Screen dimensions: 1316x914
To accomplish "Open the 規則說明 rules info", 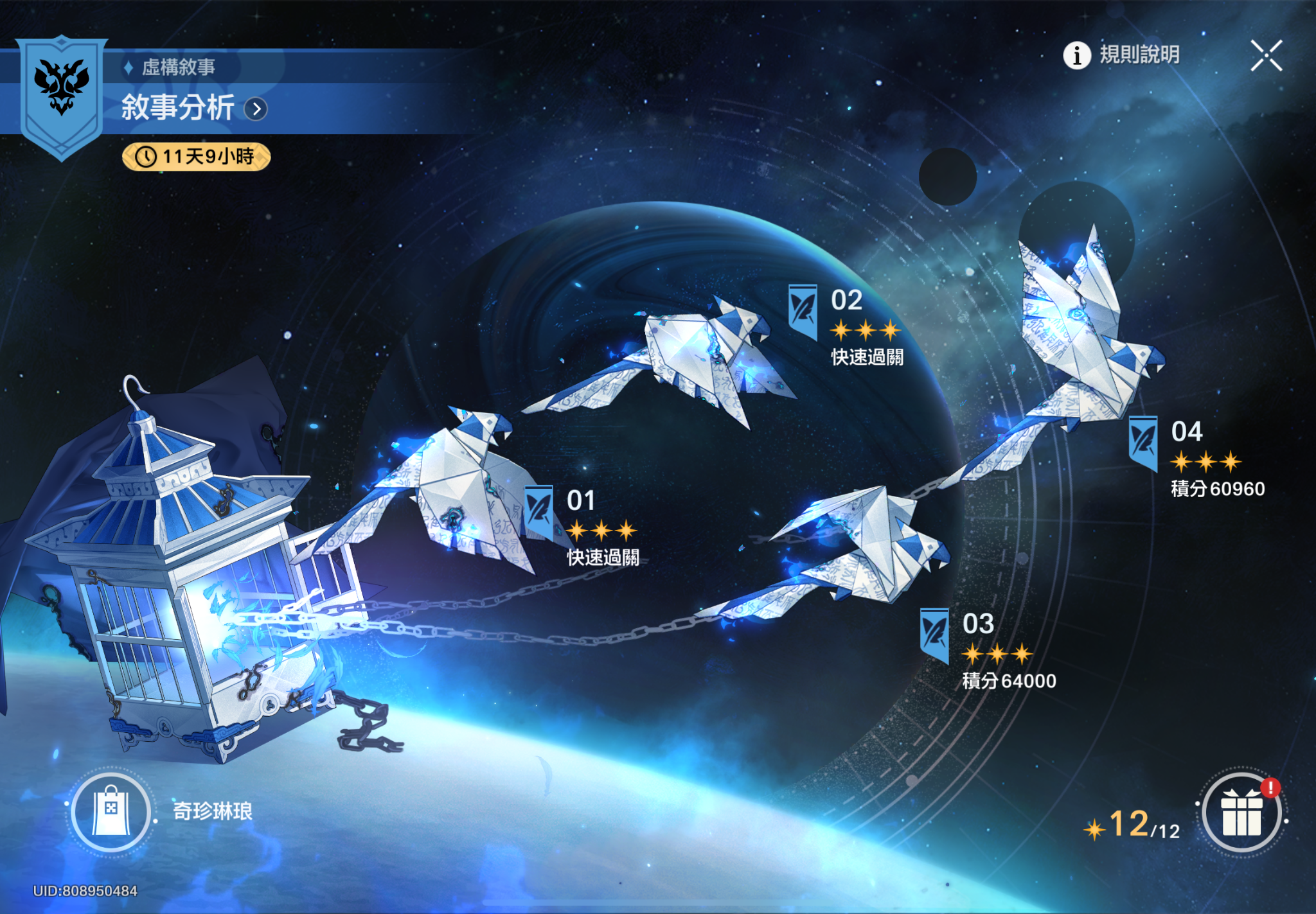I will point(1122,55).
